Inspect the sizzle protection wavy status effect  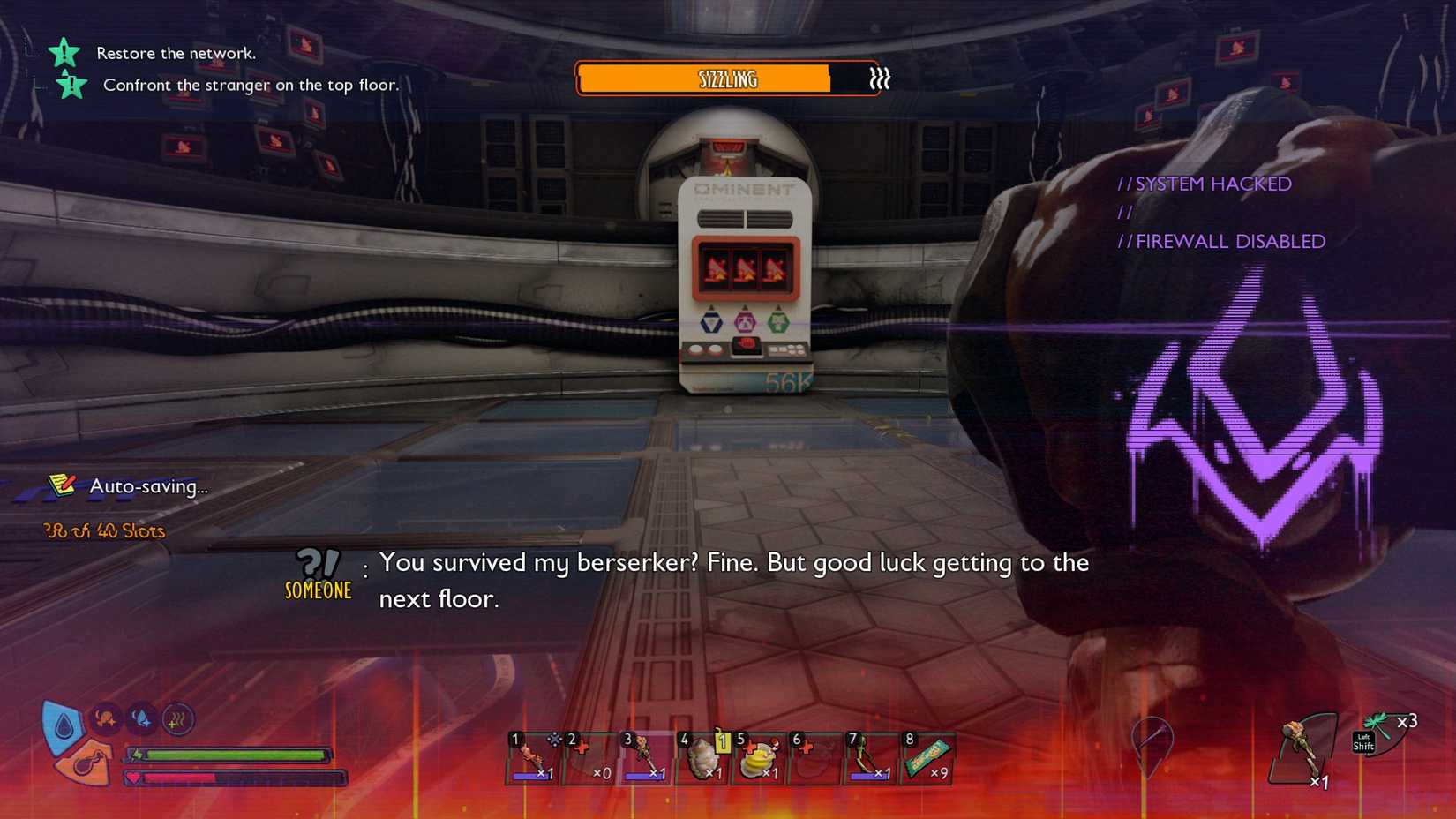177,720
